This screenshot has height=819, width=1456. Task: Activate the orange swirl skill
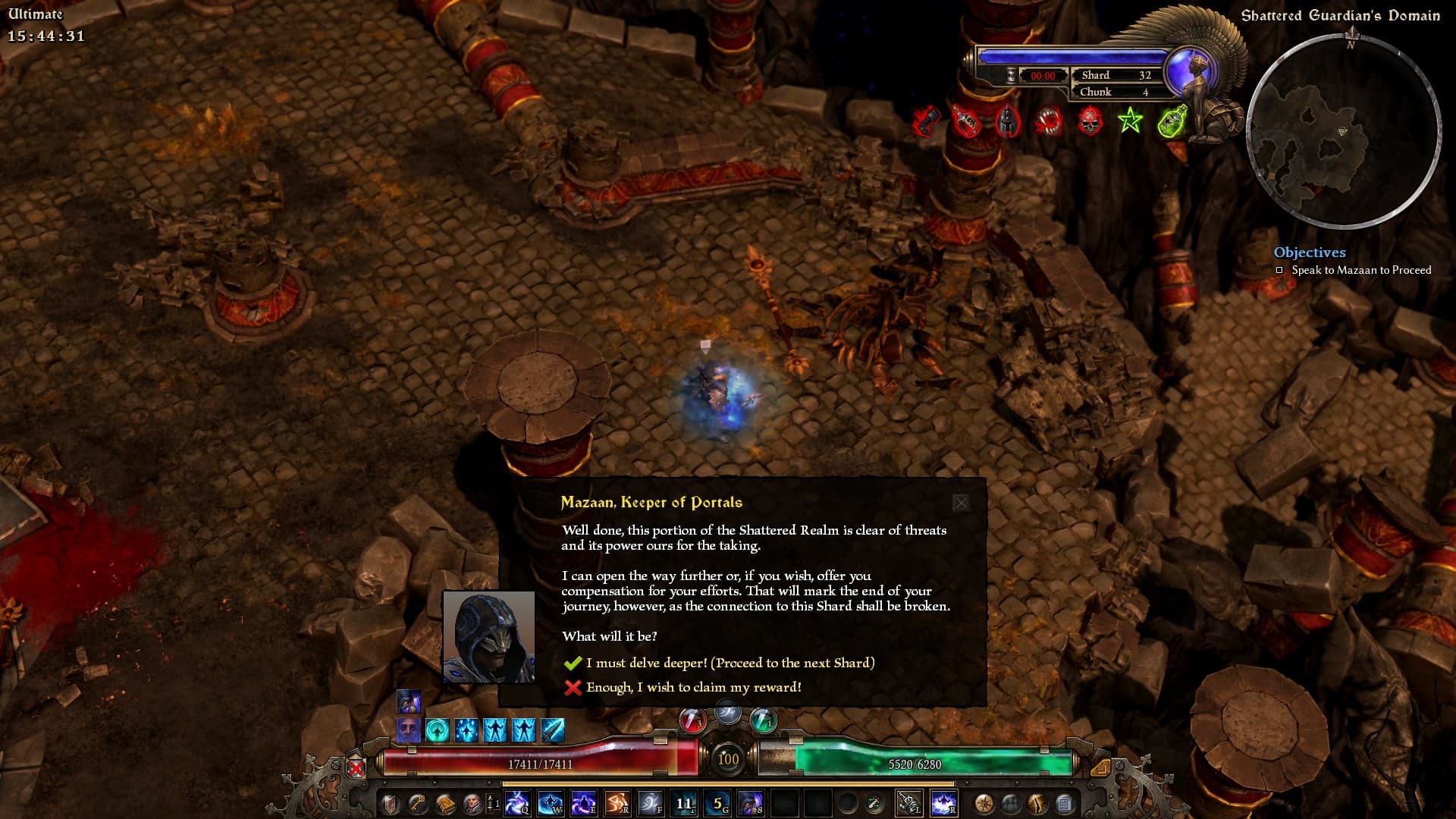(617, 803)
